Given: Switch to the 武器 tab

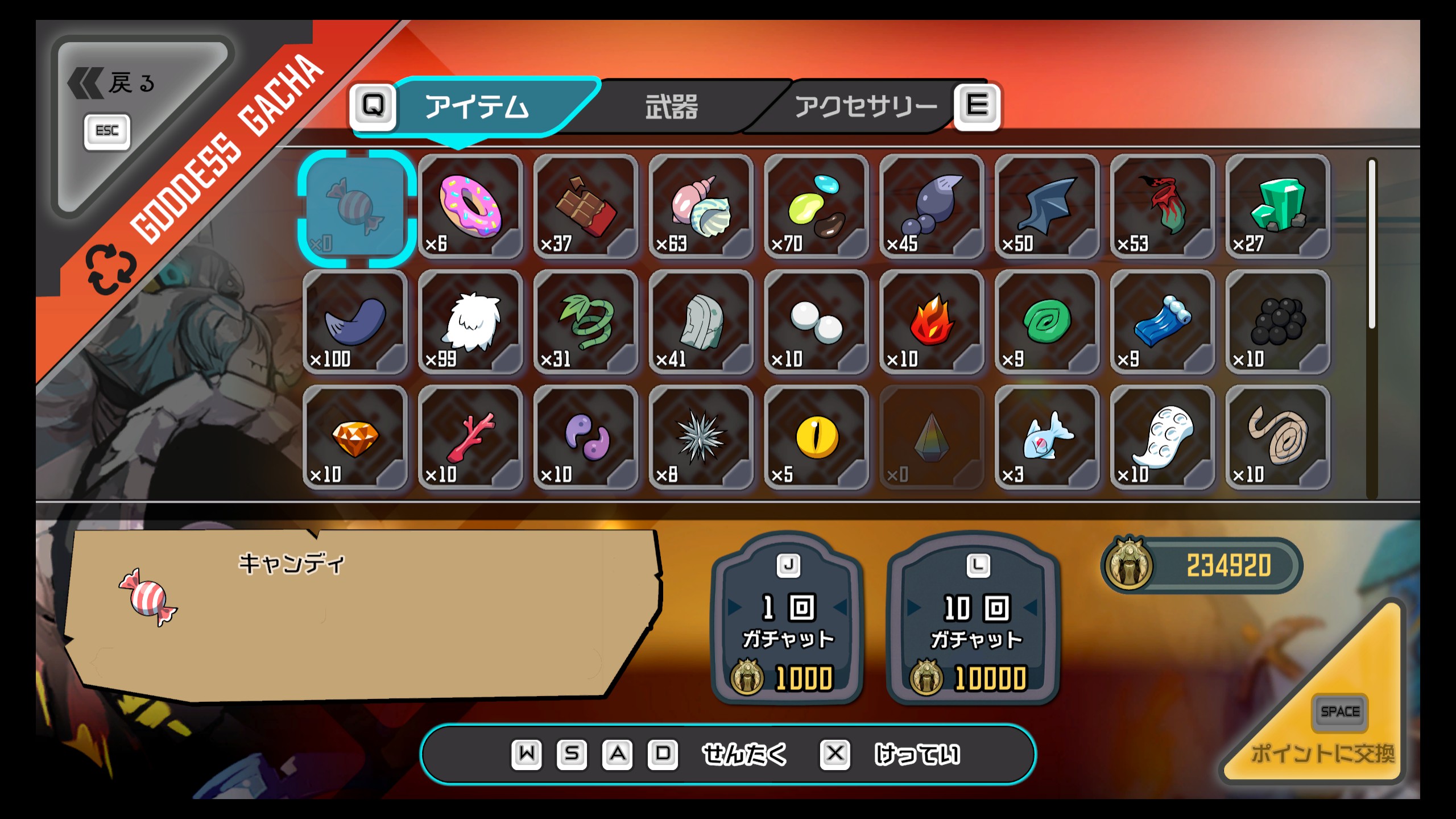Looking at the screenshot, I should tap(671, 107).
